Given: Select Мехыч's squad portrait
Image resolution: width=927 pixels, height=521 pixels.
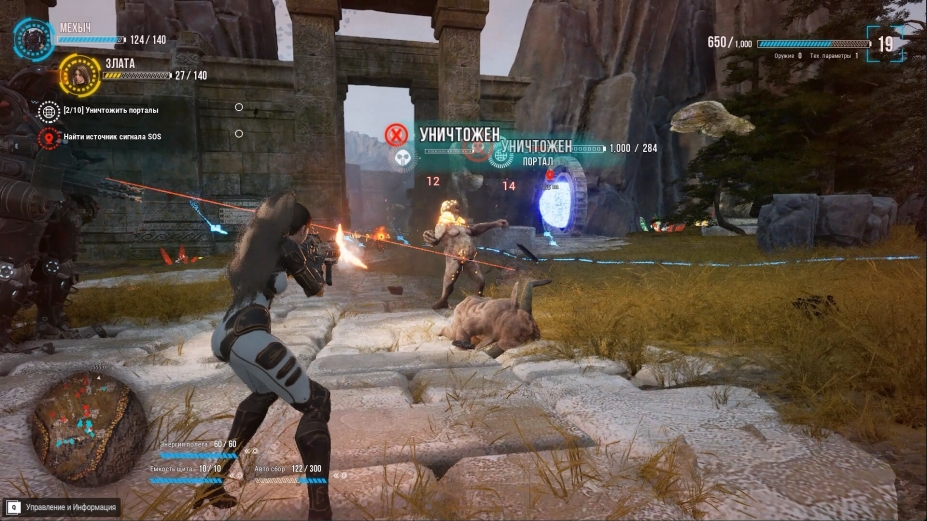Looking at the screenshot, I should click(34, 39).
